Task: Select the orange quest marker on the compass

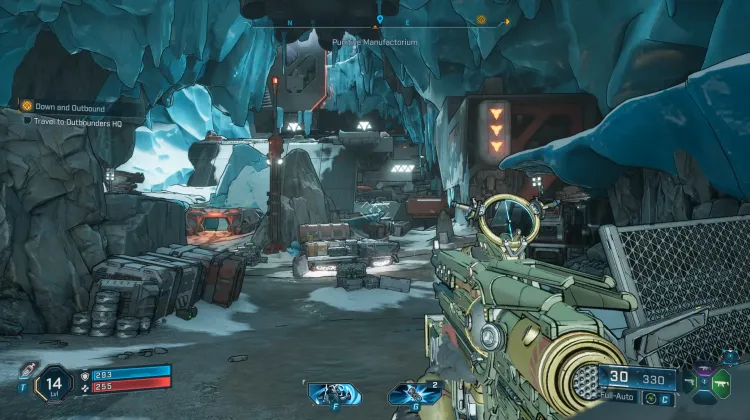Action: [x=481, y=19]
